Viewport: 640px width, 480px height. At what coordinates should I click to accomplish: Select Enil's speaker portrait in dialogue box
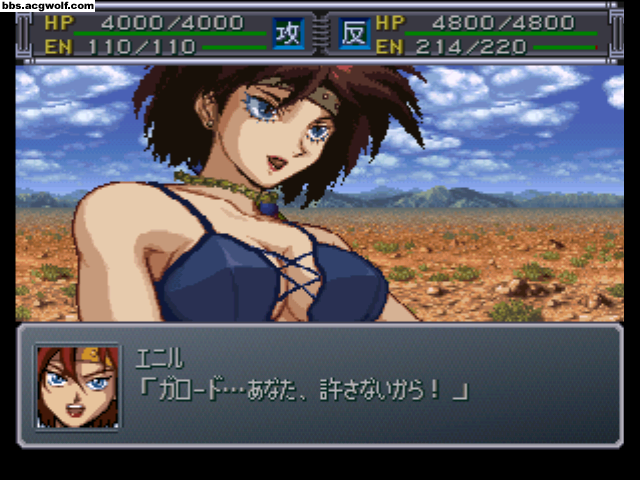(x=76, y=386)
